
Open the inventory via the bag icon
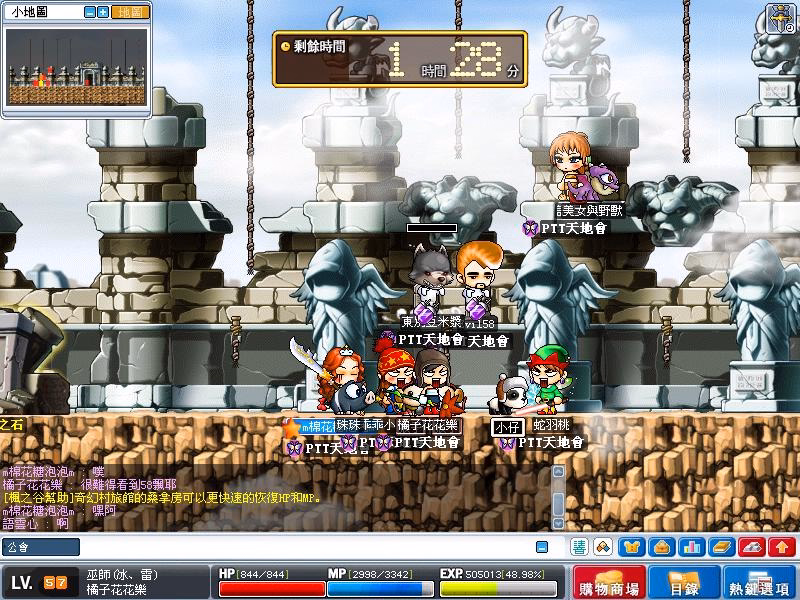tap(661, 547)
